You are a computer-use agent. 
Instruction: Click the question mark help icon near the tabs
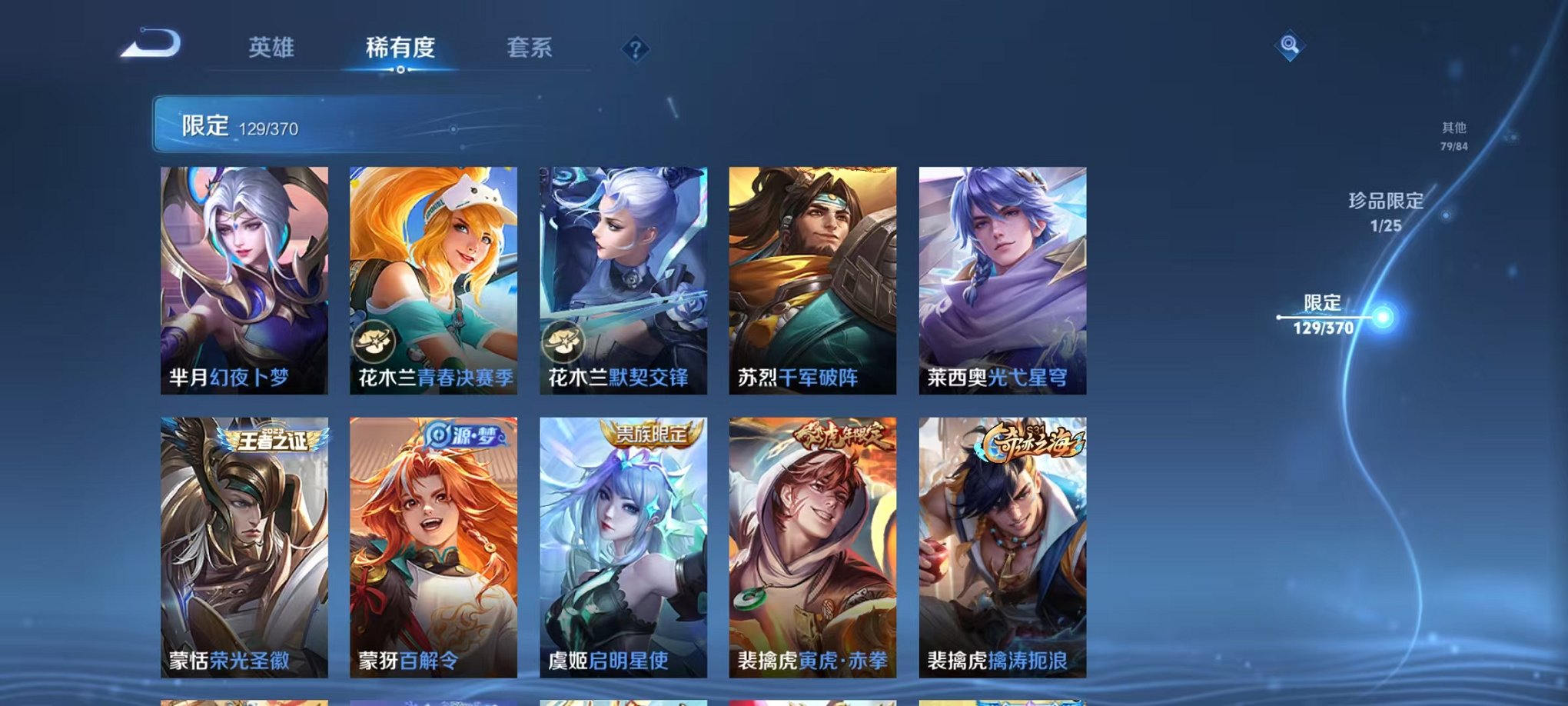click(635, 50)
